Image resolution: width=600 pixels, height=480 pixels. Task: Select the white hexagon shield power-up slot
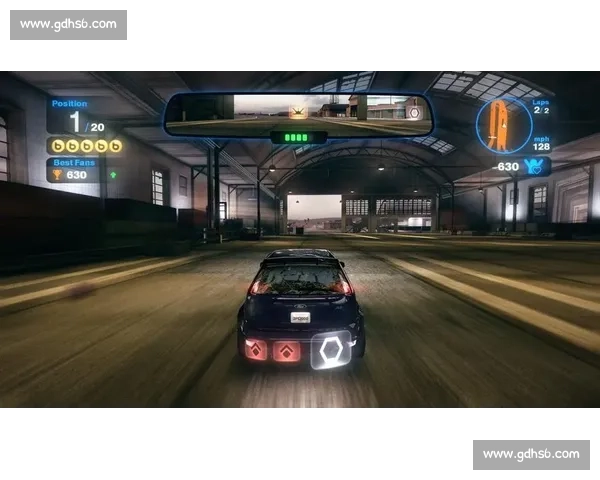click(x=330, y=350)
